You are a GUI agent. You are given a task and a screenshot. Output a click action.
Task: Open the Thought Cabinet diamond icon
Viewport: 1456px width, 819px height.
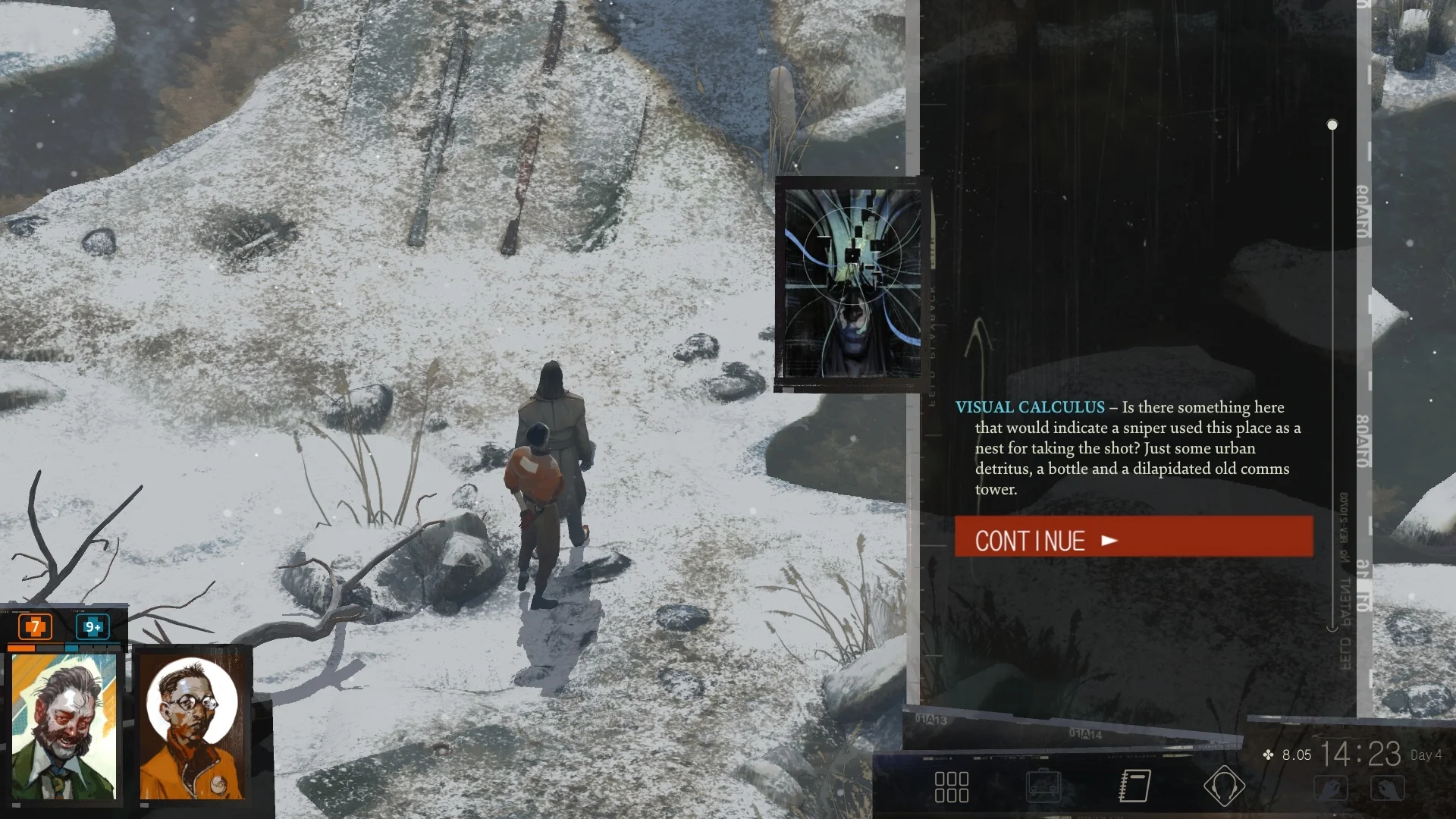click(x=1225, y=786)
